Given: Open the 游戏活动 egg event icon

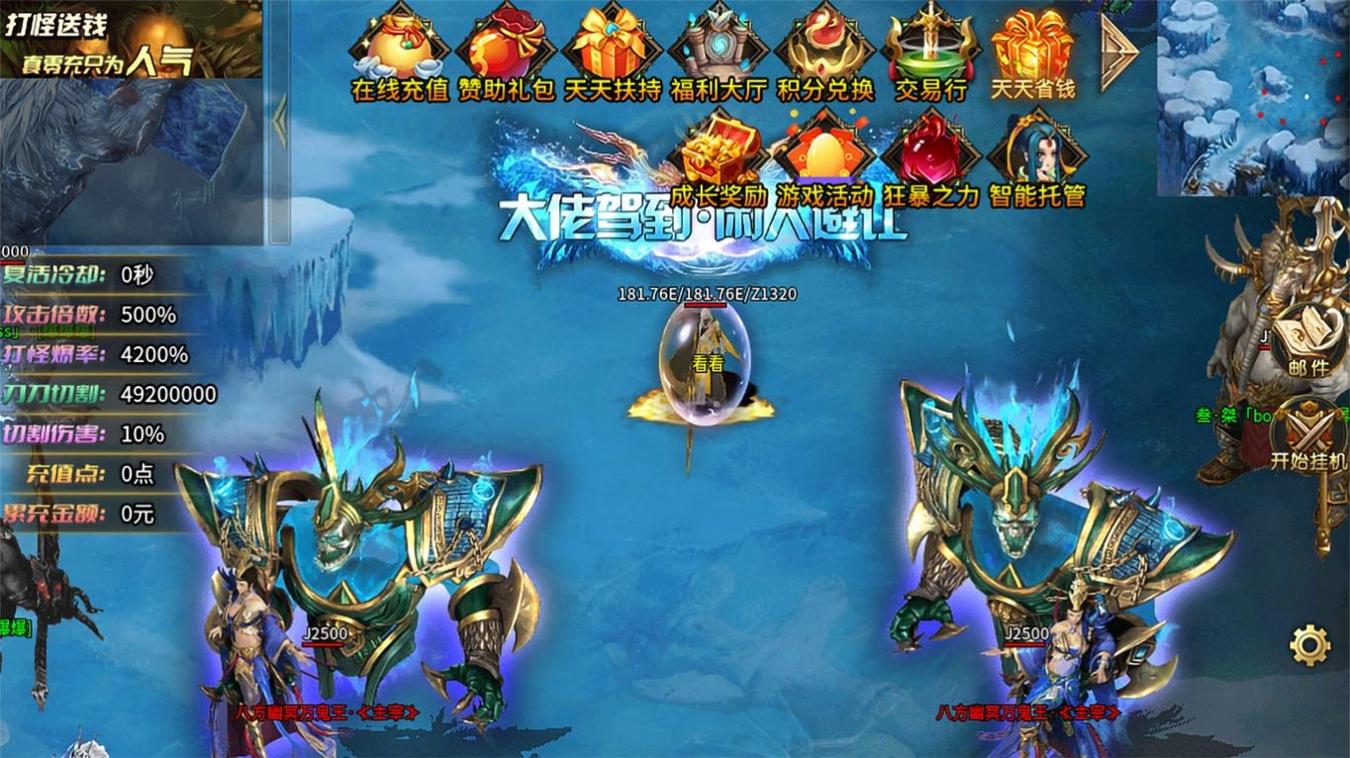Looking at the screenshot, I should (x=826, y=150).
